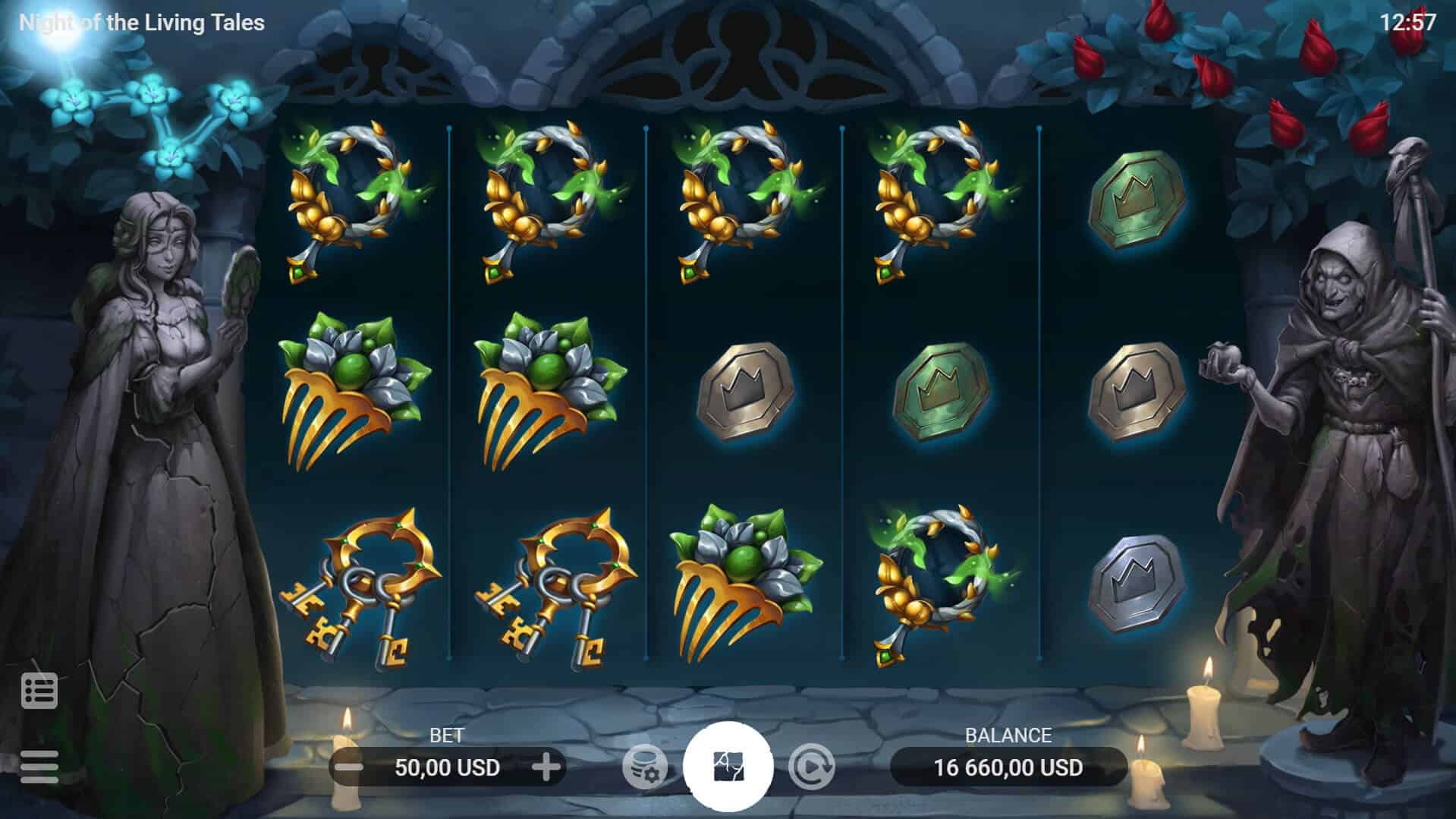This screenshot has width=1456, height=819.
Task: Spin the reels with the white button
Action: (728, 766)
